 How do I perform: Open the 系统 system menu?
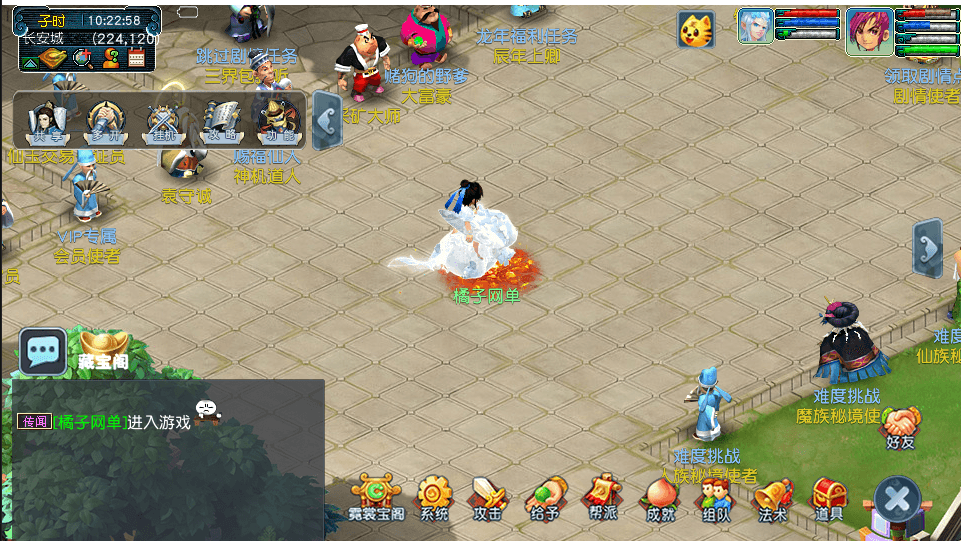[434, 497]
